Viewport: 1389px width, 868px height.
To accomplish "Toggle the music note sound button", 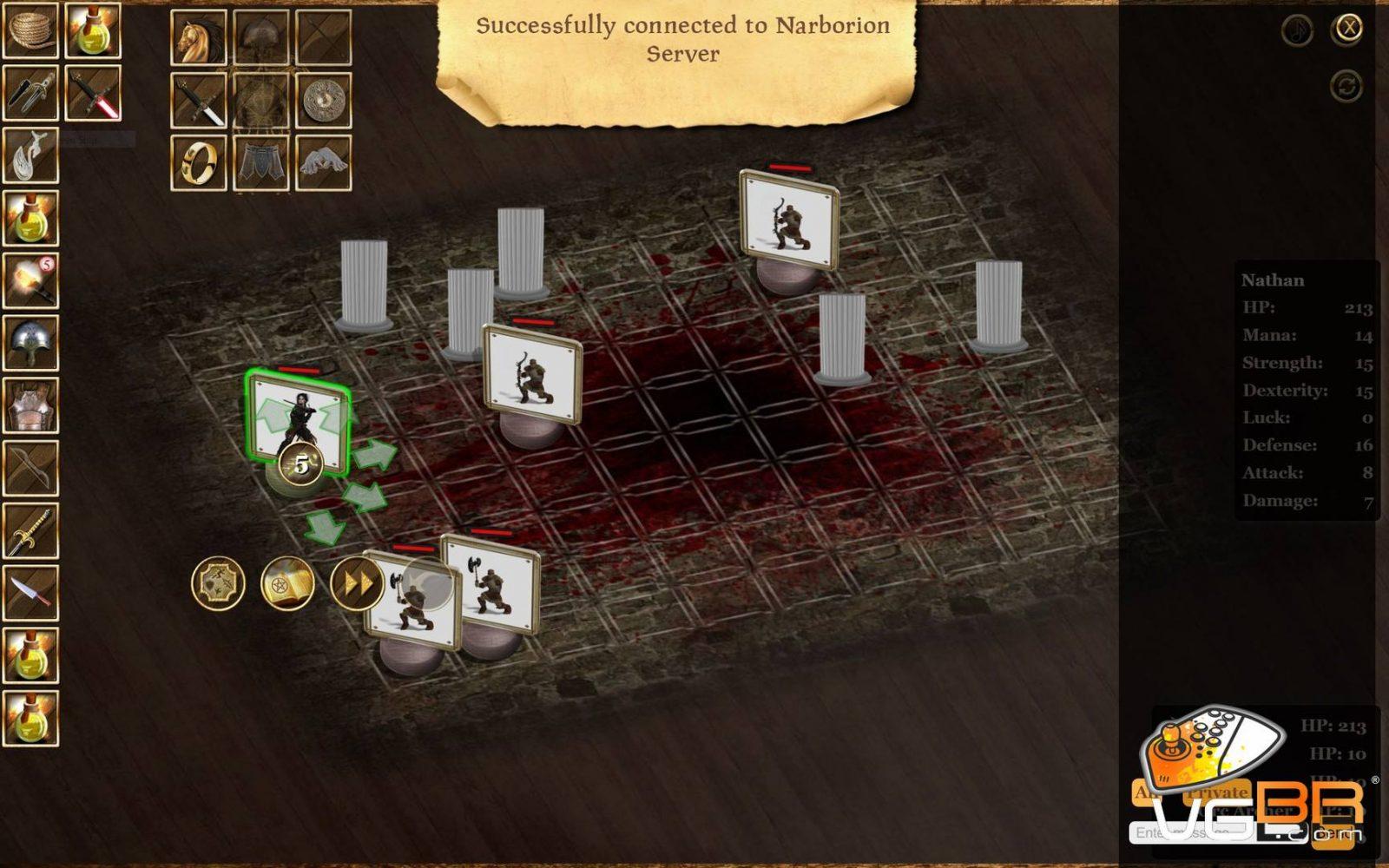I will click(1298, 30).
